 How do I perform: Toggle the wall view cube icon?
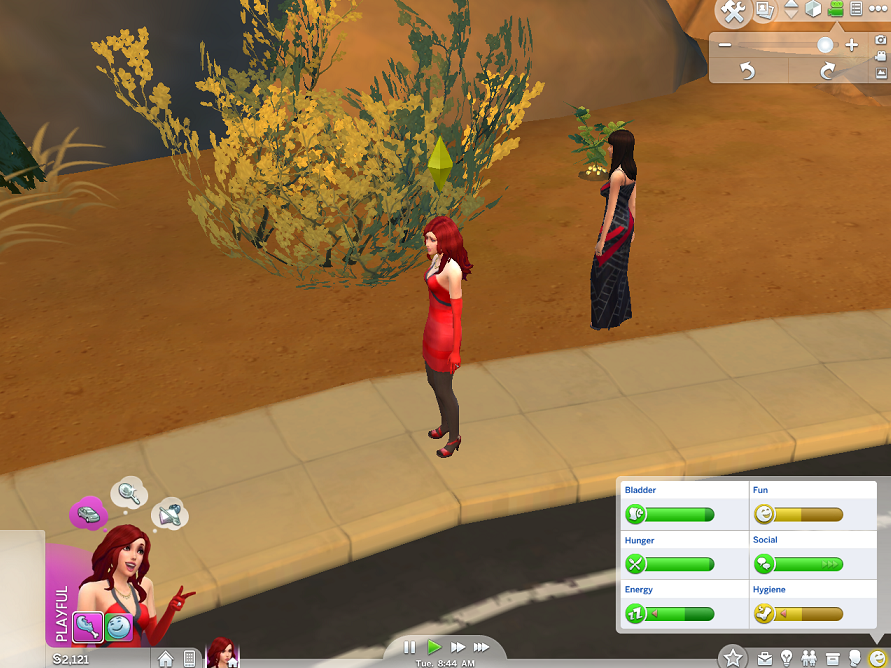814,10
